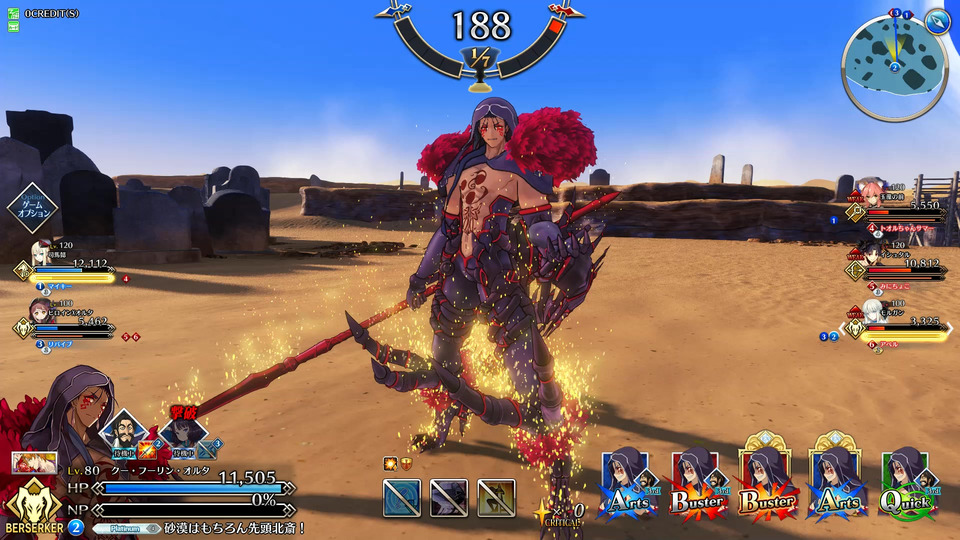
Task: Select the ally panel showing 12,112 HP
Action: coord(68,264)
